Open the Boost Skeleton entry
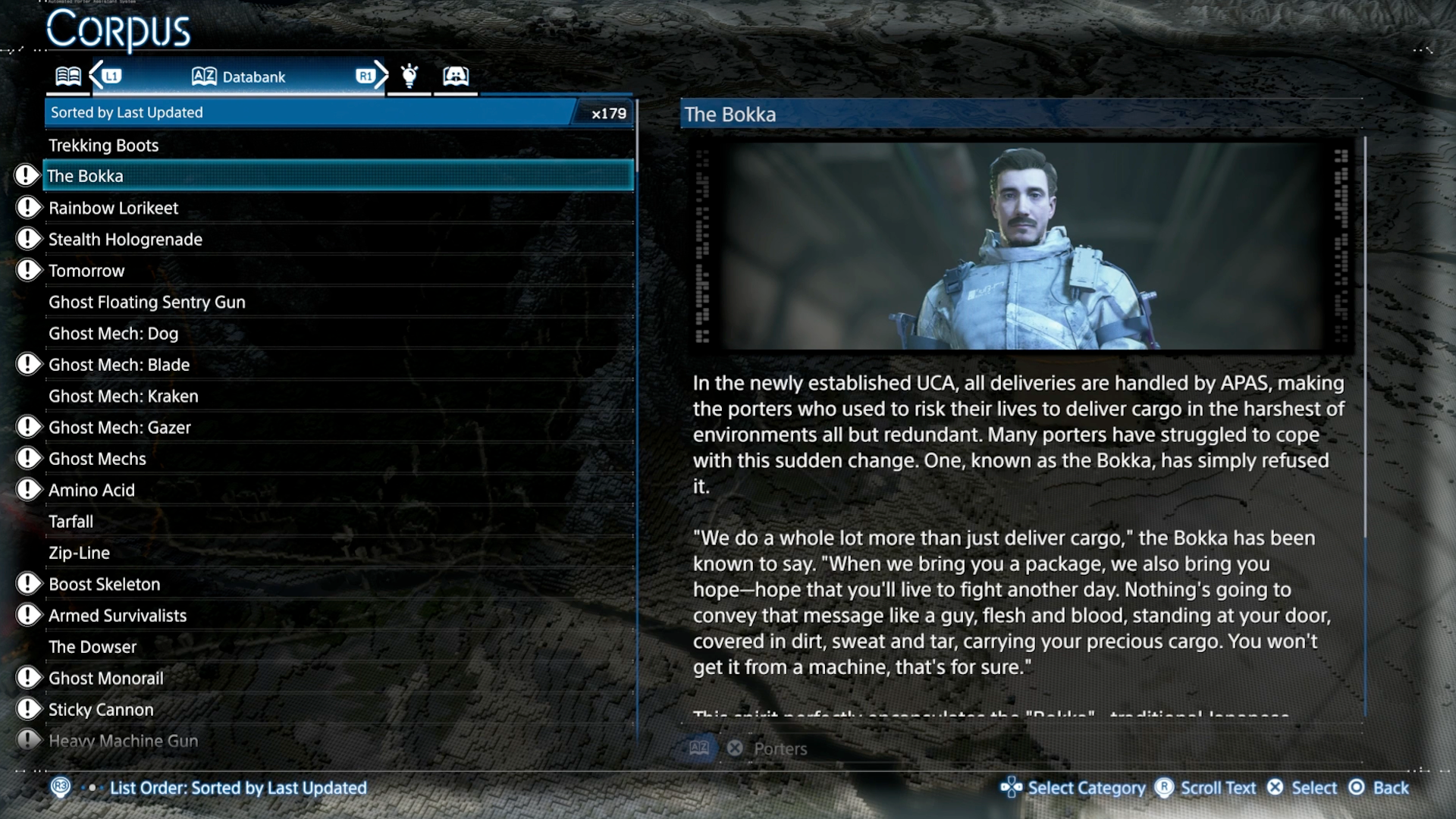1456x819 pixels. (x=105, y=585)
